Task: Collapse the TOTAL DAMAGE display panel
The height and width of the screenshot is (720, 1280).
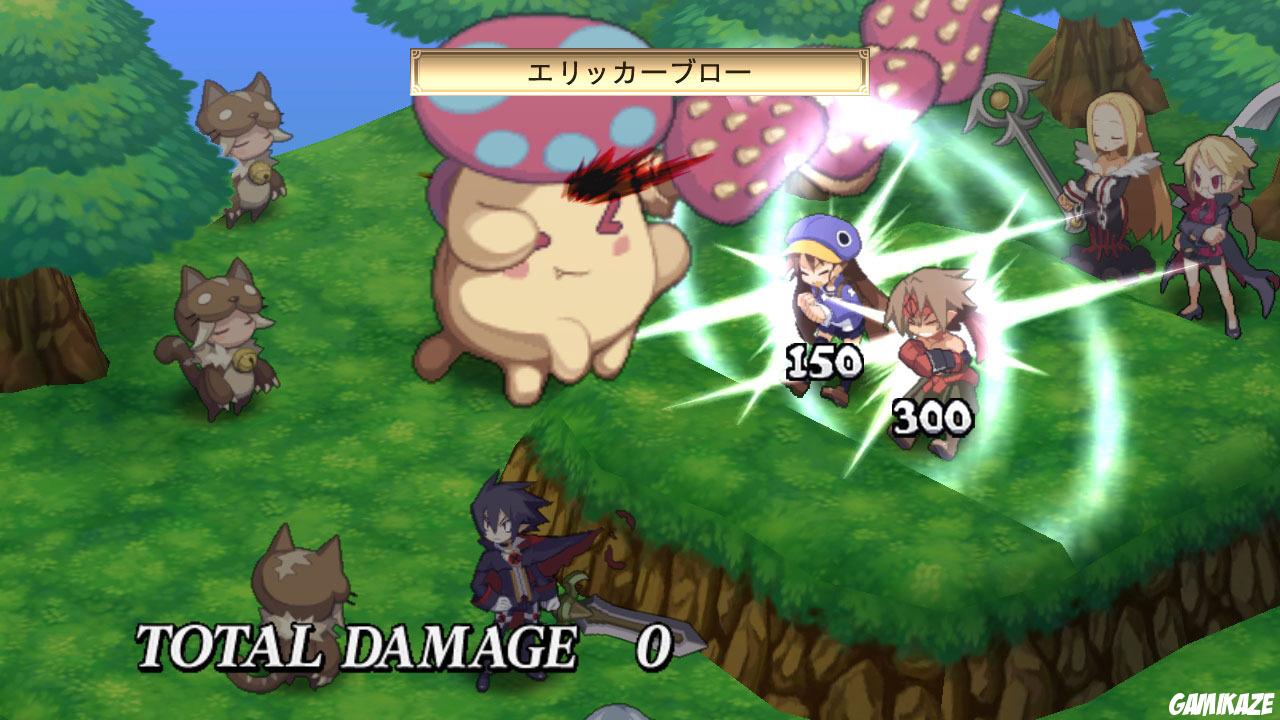Action: coord(400,647)
